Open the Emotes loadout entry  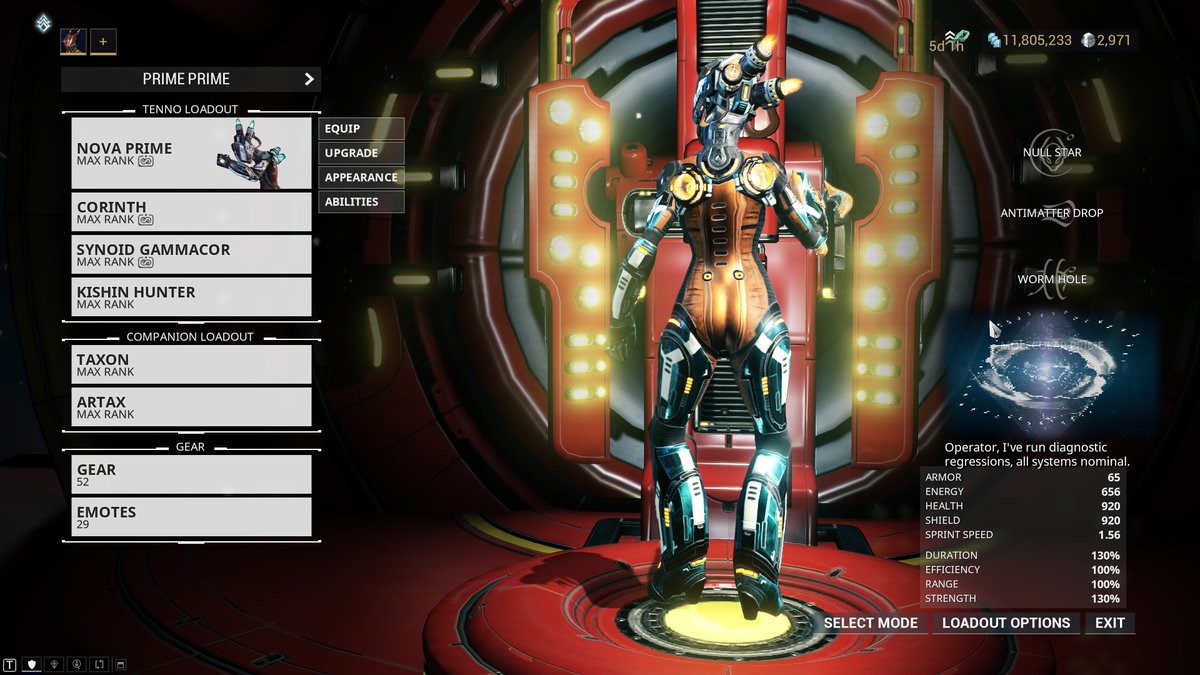click(x=191, y=517)
